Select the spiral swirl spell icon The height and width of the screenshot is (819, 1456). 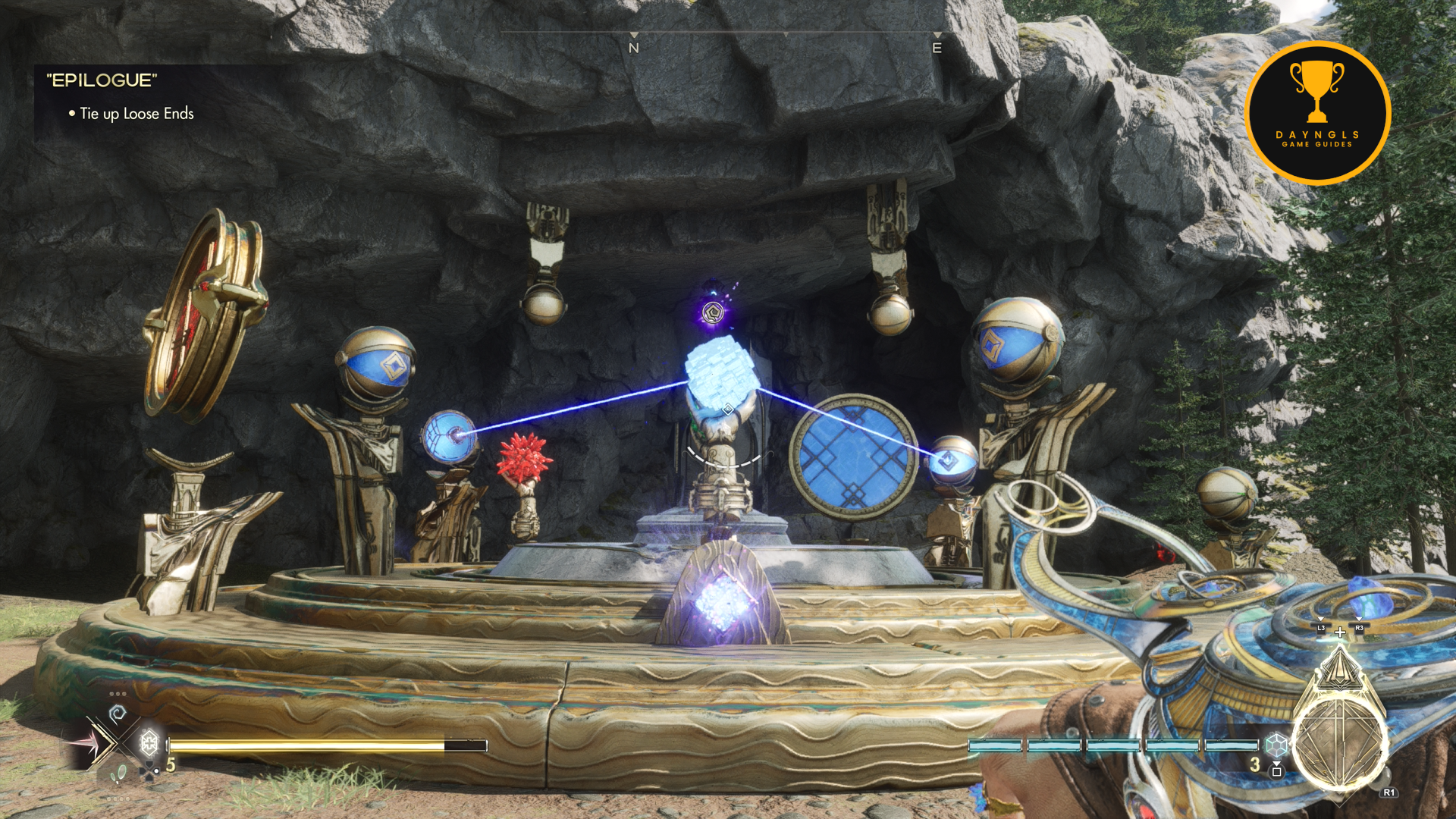point(117,714)
